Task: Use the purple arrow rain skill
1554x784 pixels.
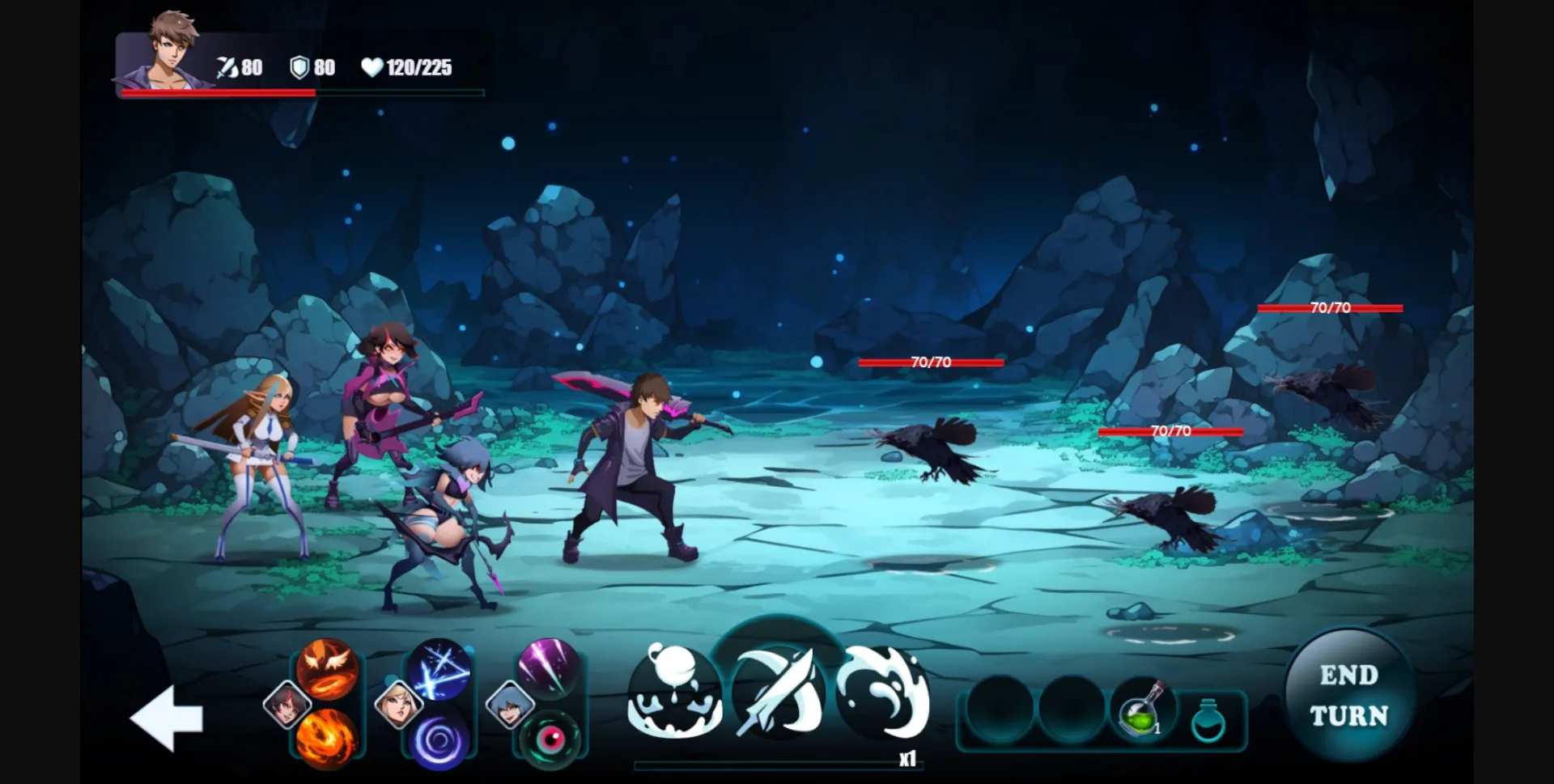Action: 549,668
